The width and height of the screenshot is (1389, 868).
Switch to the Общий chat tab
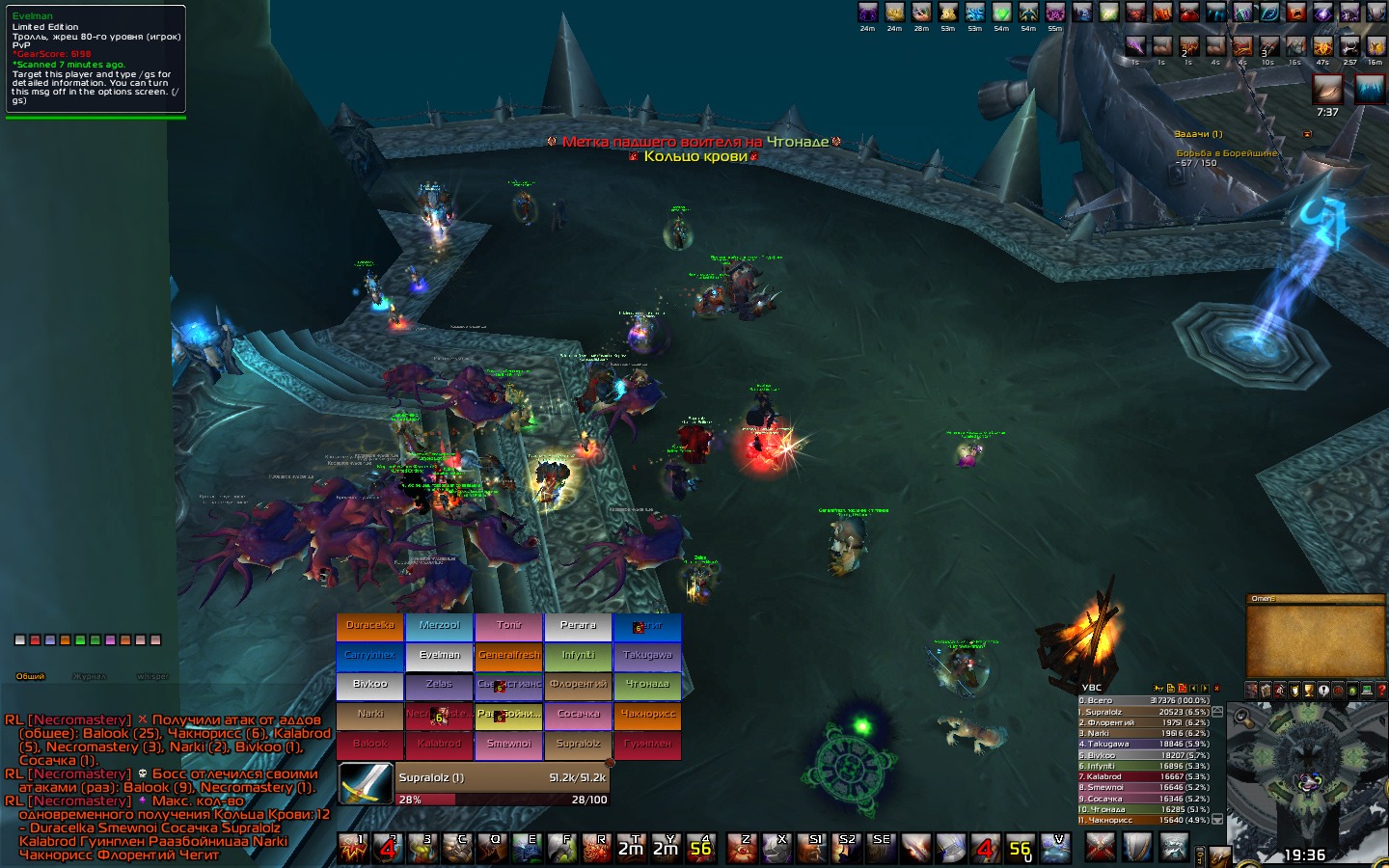point(30,676)
